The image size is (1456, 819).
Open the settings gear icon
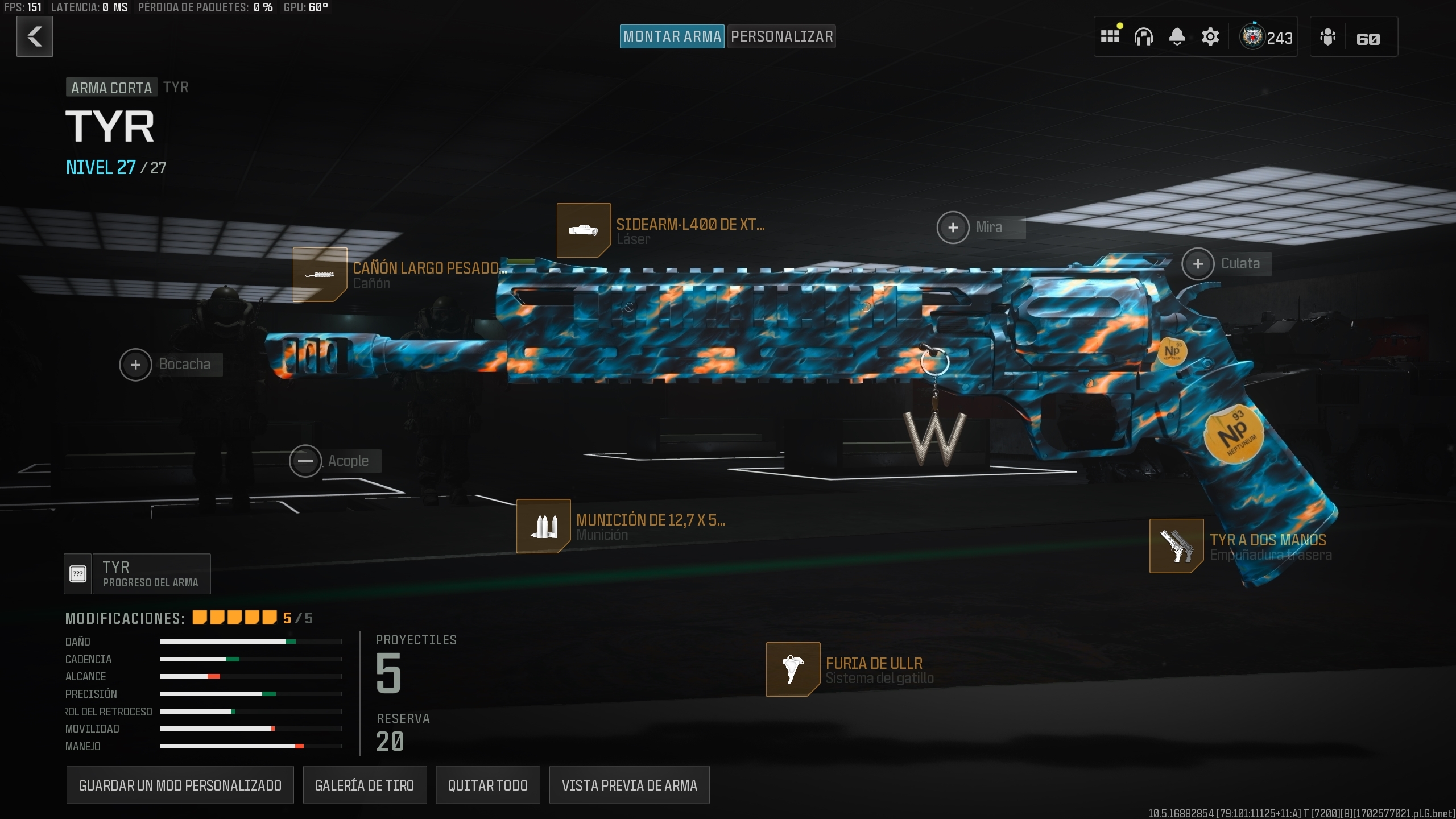pos(1210,36)
